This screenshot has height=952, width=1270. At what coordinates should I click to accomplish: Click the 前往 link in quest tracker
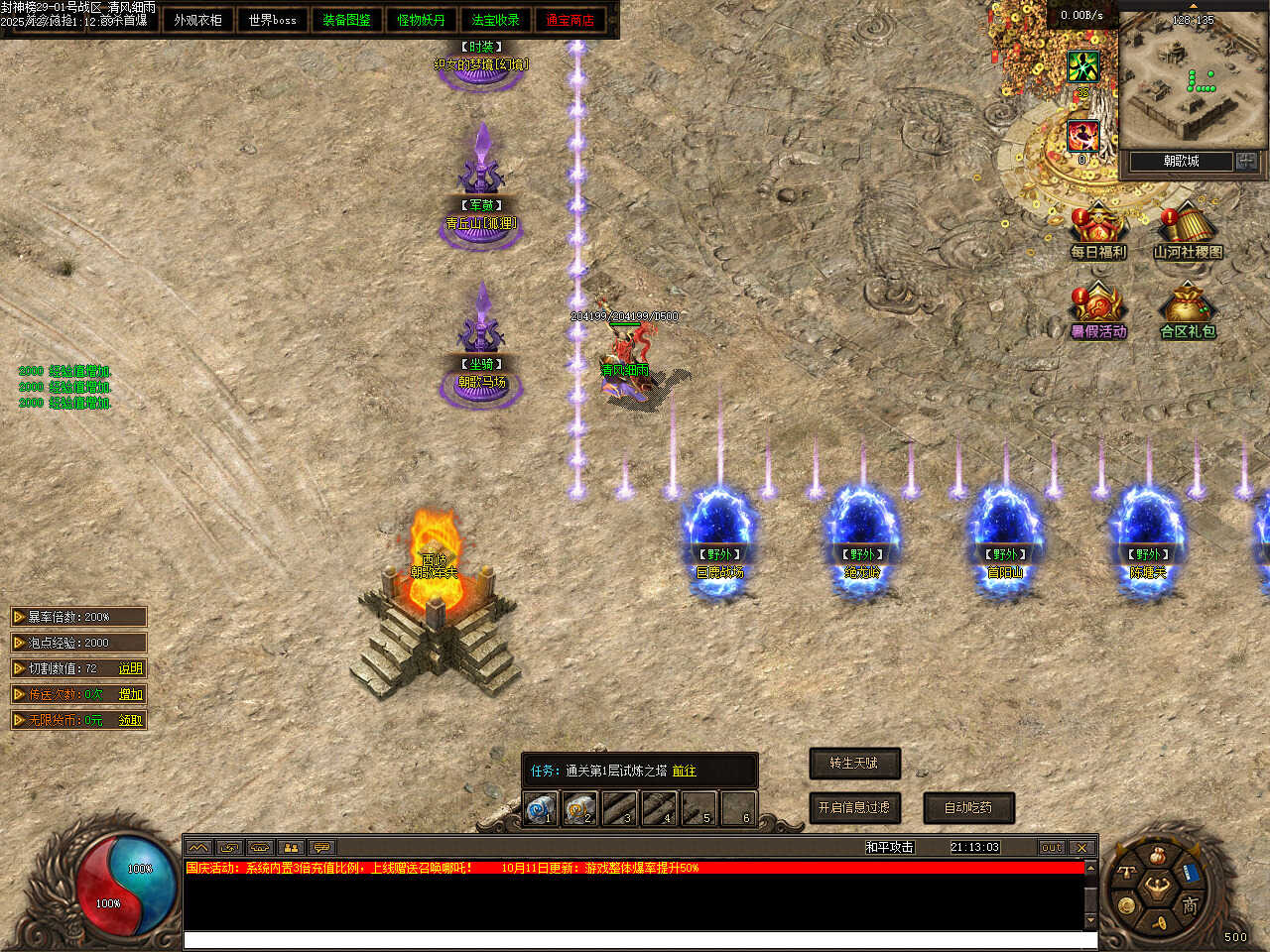[684, 771]
